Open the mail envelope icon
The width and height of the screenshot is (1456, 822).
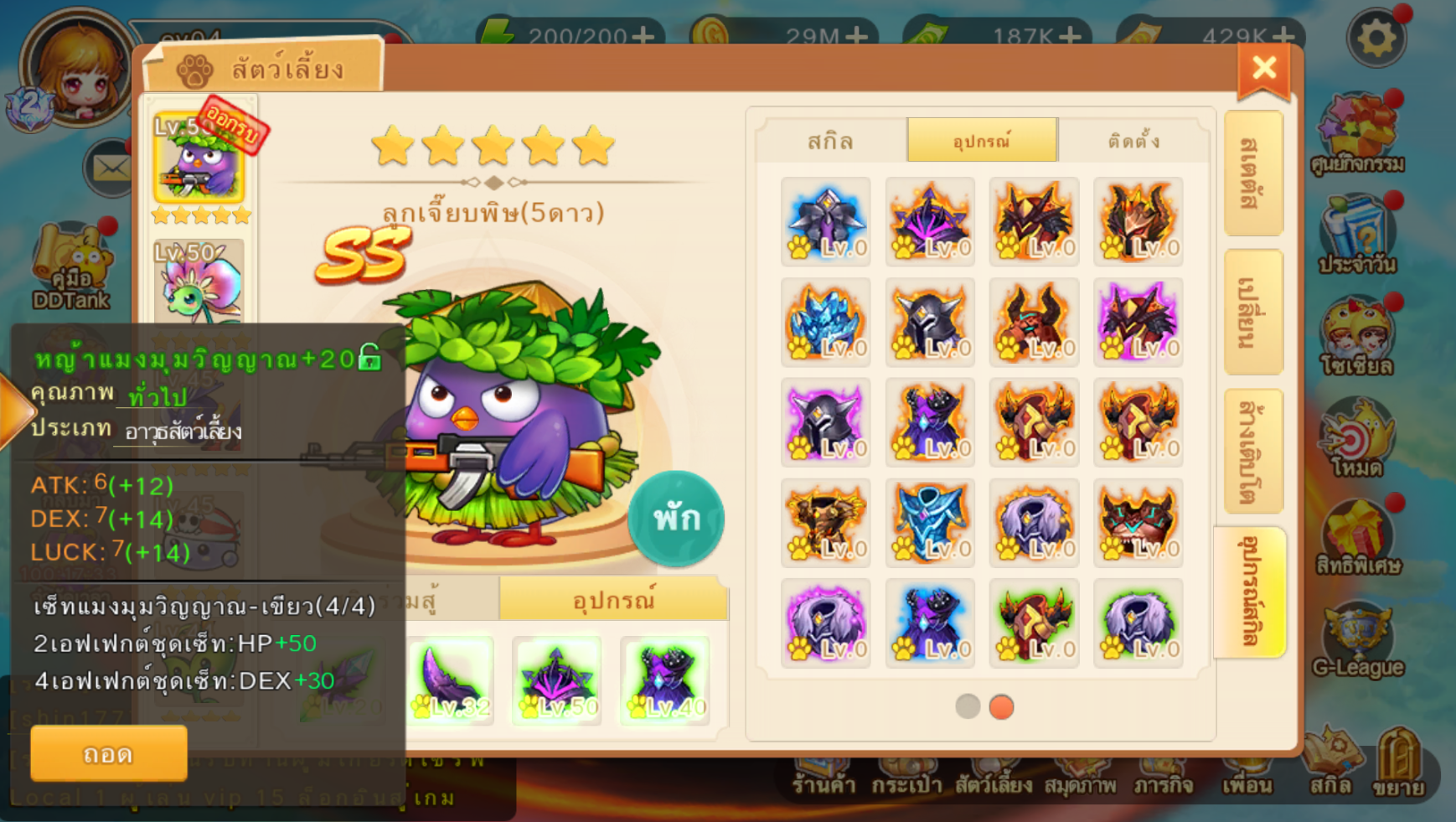[x=110, y=168]
